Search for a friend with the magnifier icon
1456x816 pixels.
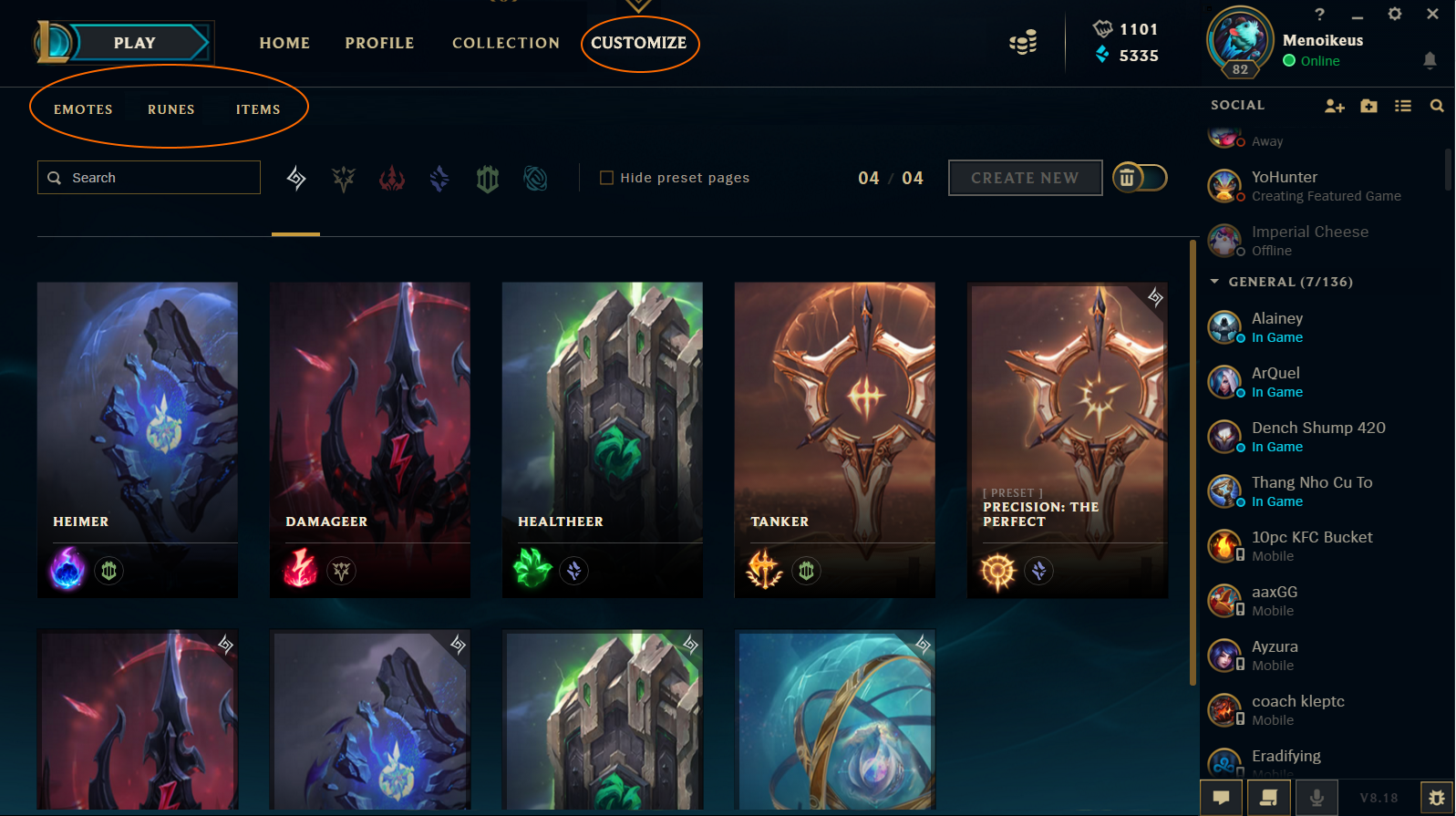click(x=1438, y=106)
